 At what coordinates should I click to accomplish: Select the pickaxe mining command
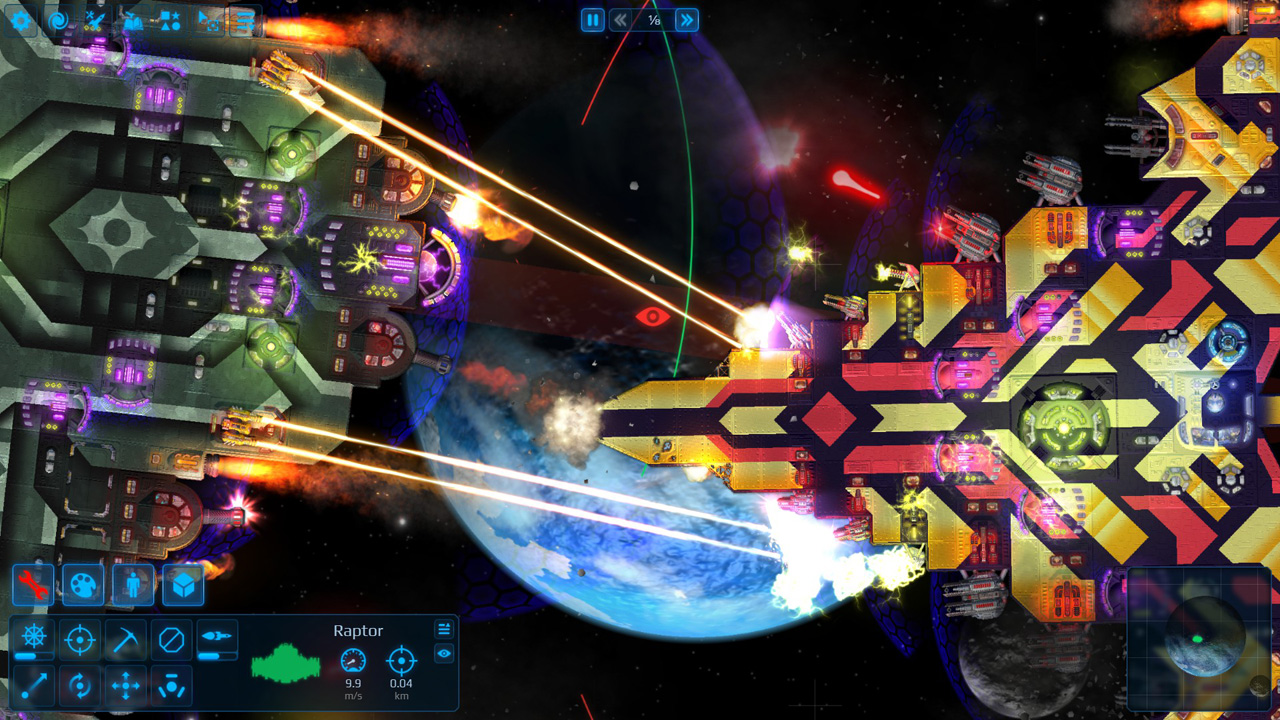click(125, 638)
